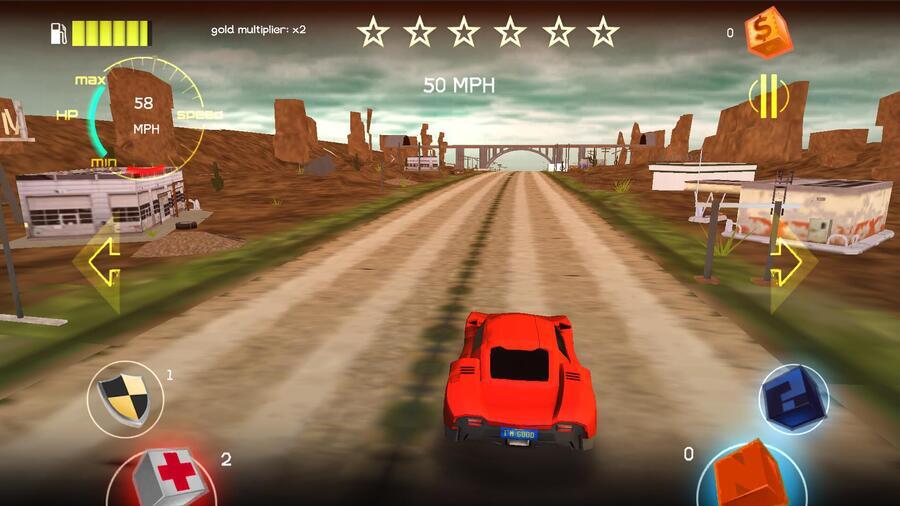The height and width of the screenshot is (506, 900).
Task: Tap the orange gold dollar cube icon
Action: pyautogui.click(x=768, y=32)
